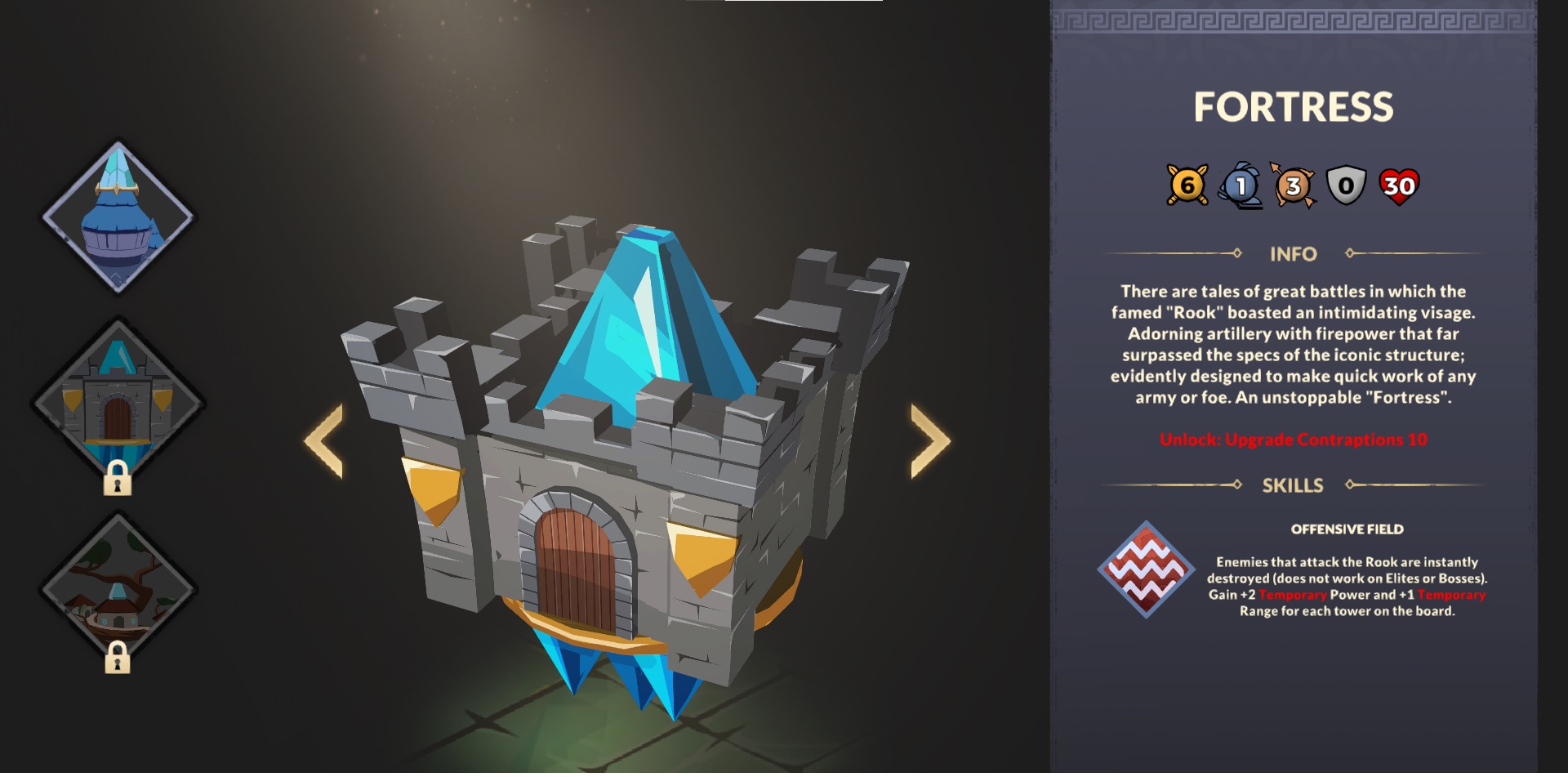The image size is (1568, 777).
Task: Click the Unlock: Upgrade Contraptions 10 requirement
Action: coord(1291,439)
